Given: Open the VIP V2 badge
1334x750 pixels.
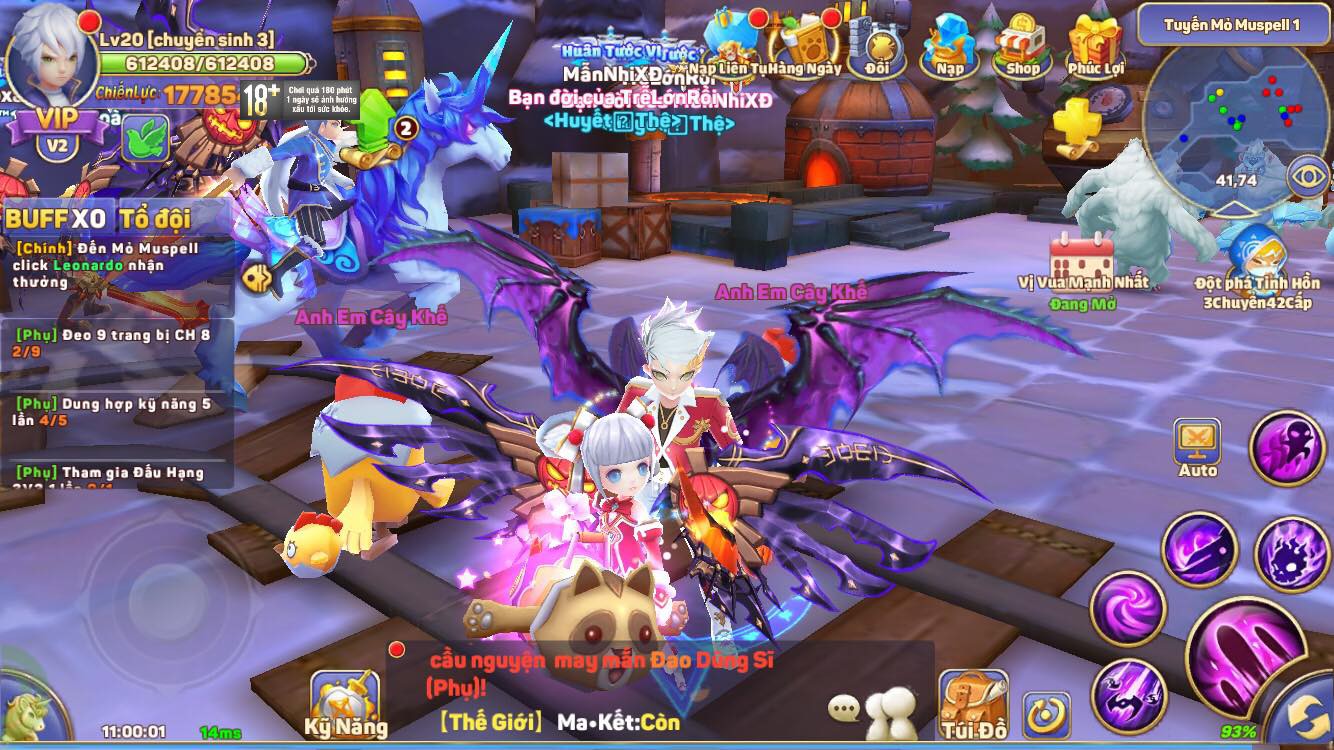Looking at the screenshot, I should pyautogui.click(x=57, y=132).
